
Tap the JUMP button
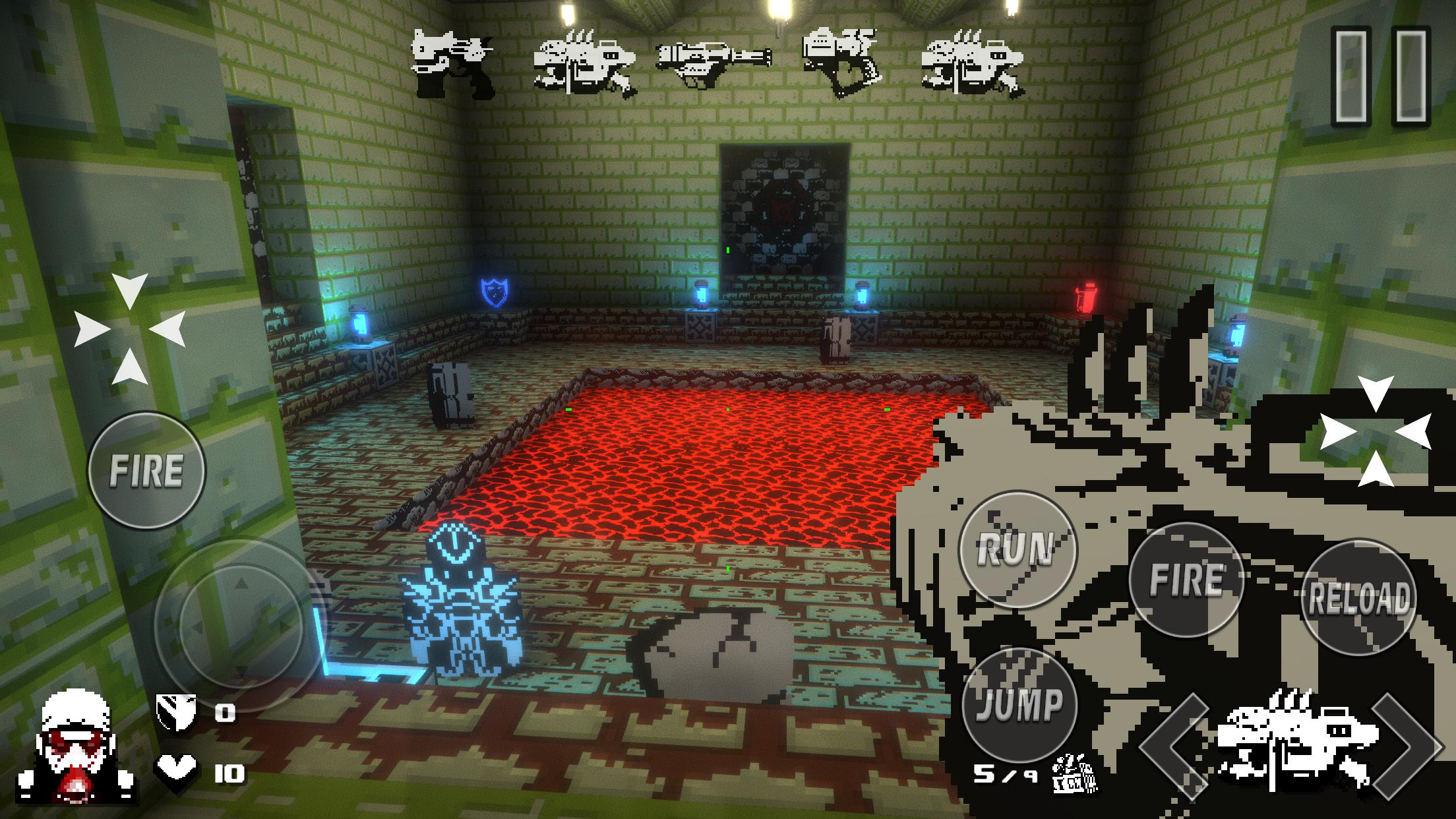(1019, 704)
